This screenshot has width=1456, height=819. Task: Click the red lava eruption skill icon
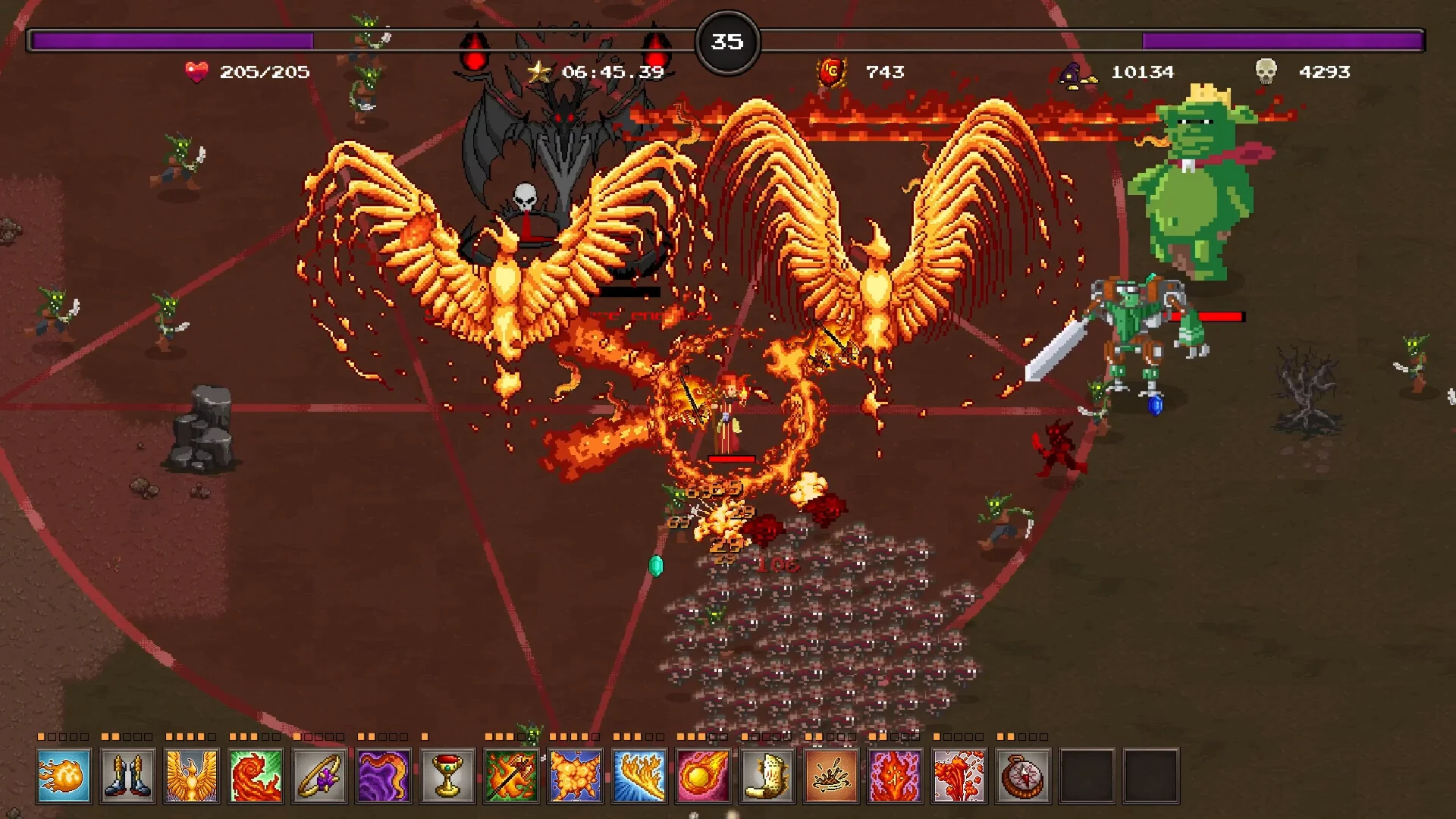tap(959, 776)
